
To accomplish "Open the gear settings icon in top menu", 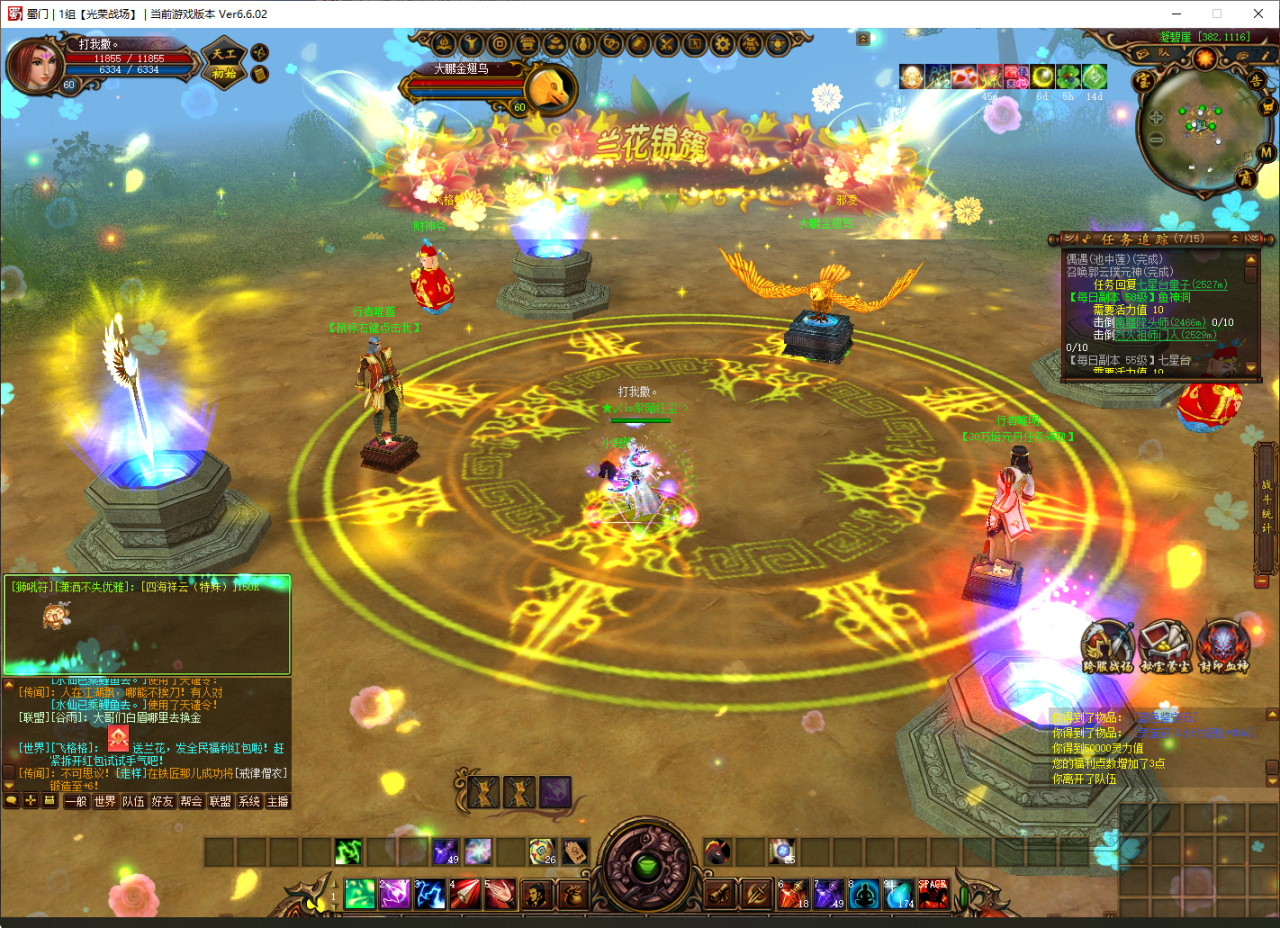I will pos(722,44).
